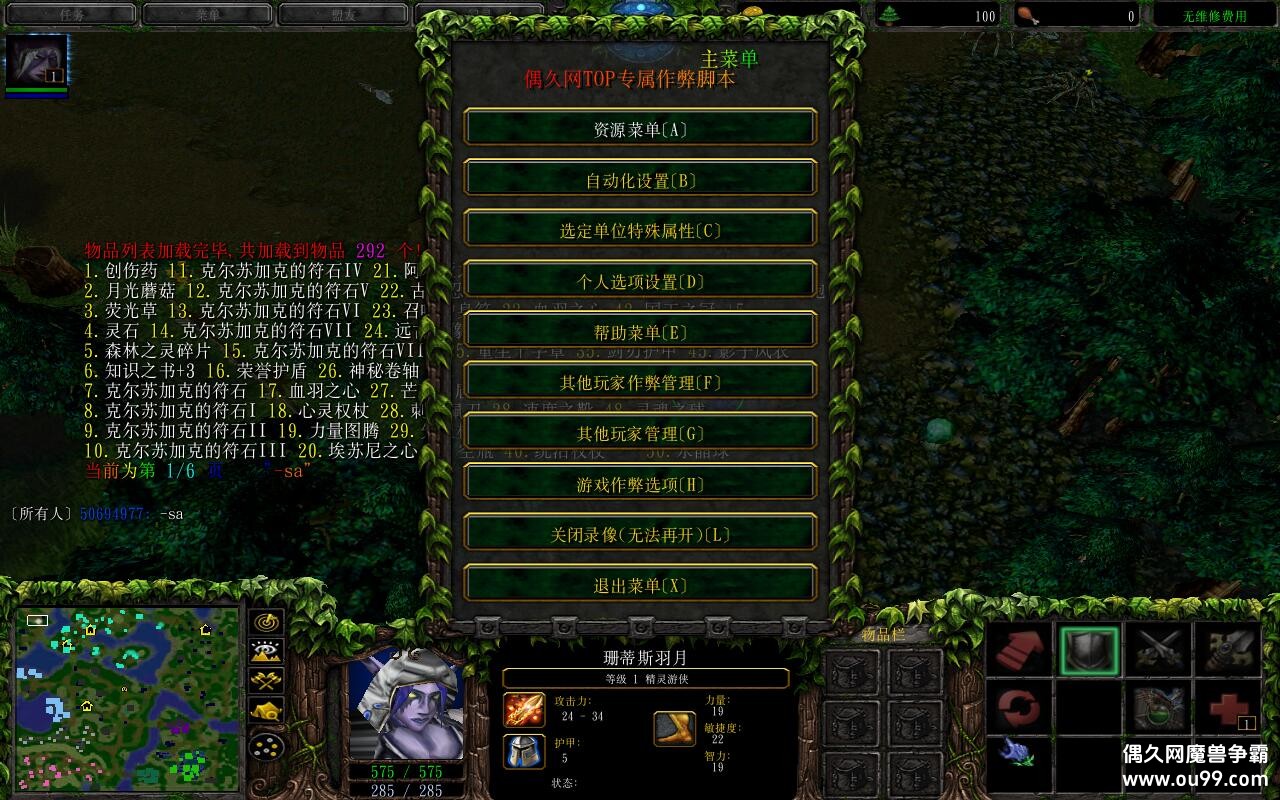1280x800 pixels.
Task: Open the 任务 quest log menu
Action: coord(68,15)
